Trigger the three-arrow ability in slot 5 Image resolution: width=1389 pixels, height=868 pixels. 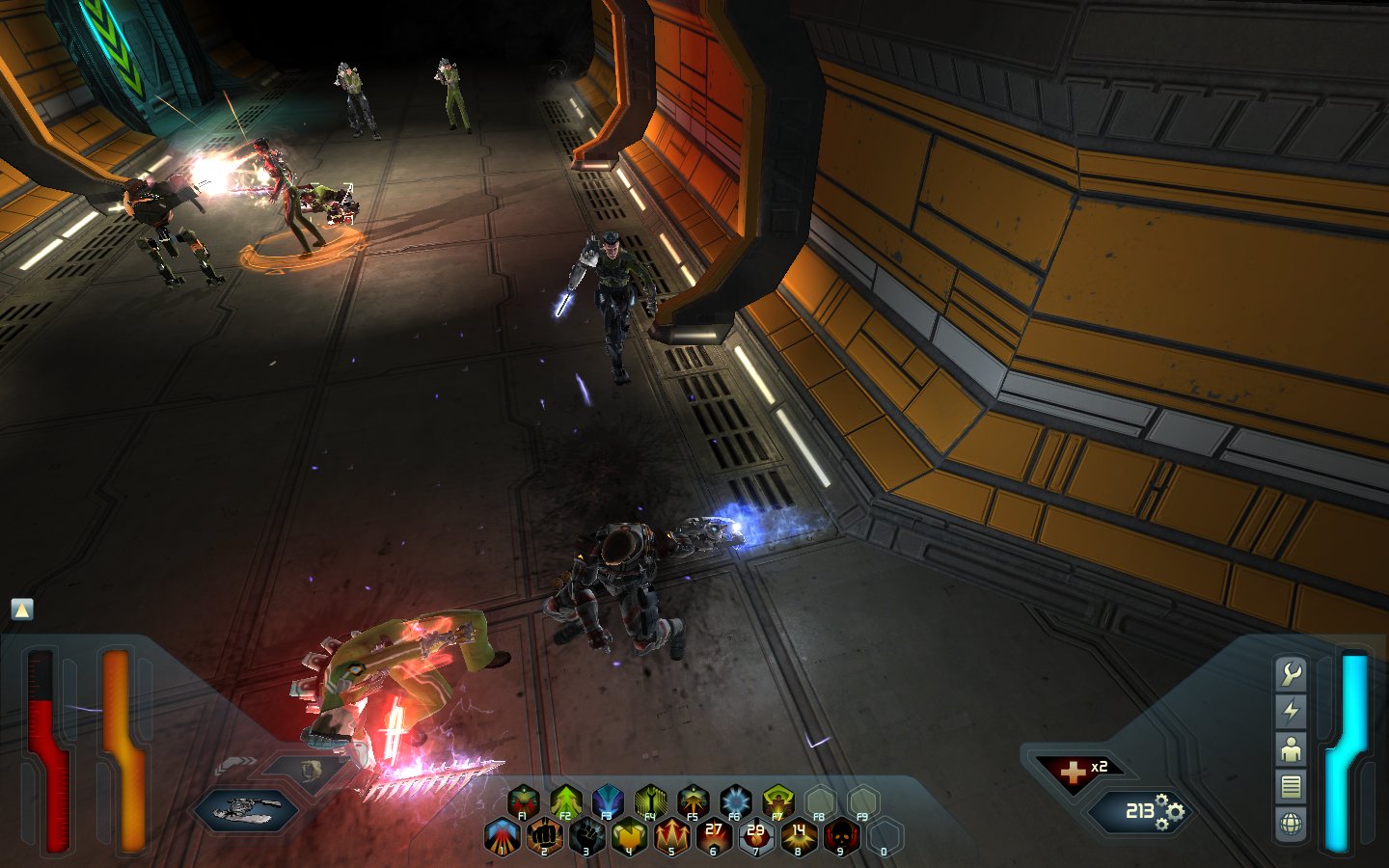671,835
